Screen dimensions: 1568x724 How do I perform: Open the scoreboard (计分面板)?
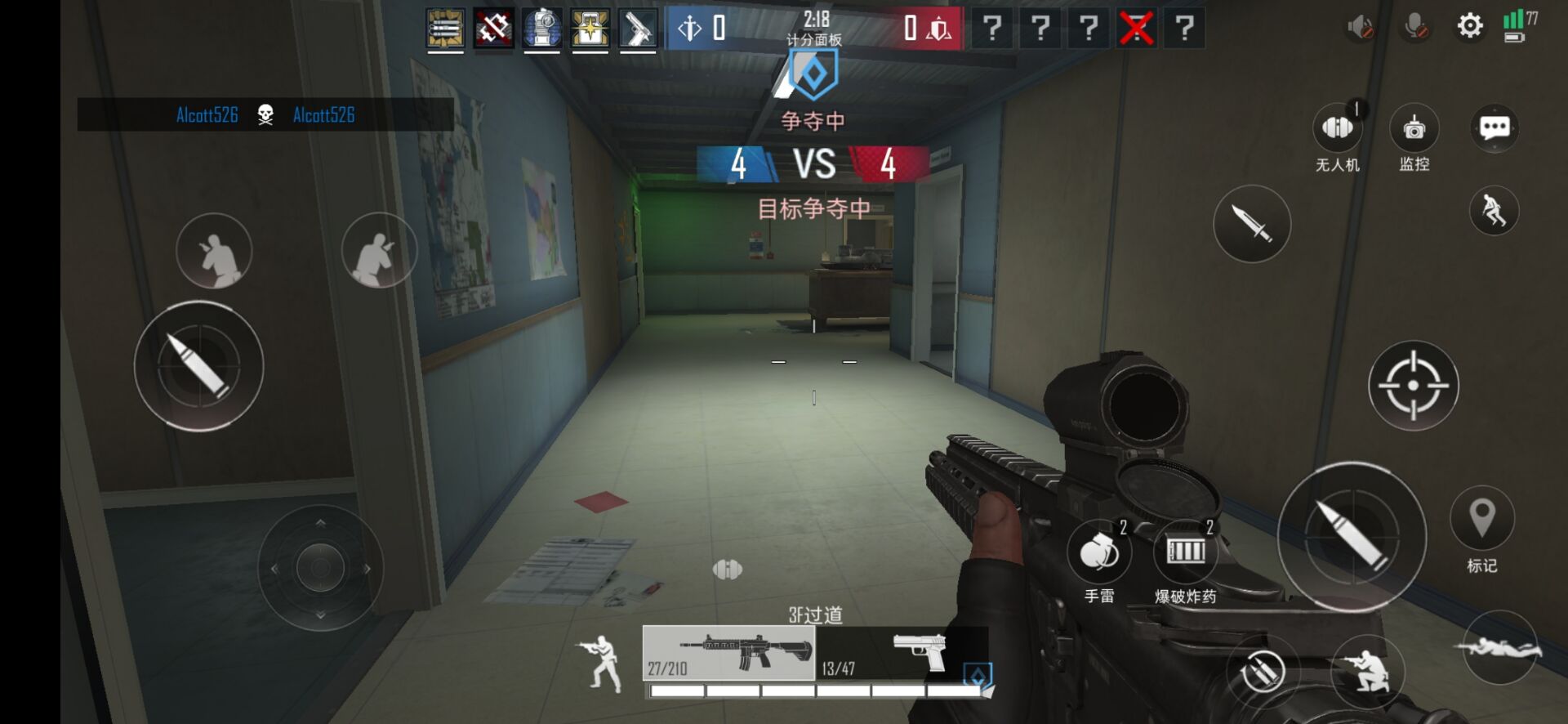pos(814,39)
